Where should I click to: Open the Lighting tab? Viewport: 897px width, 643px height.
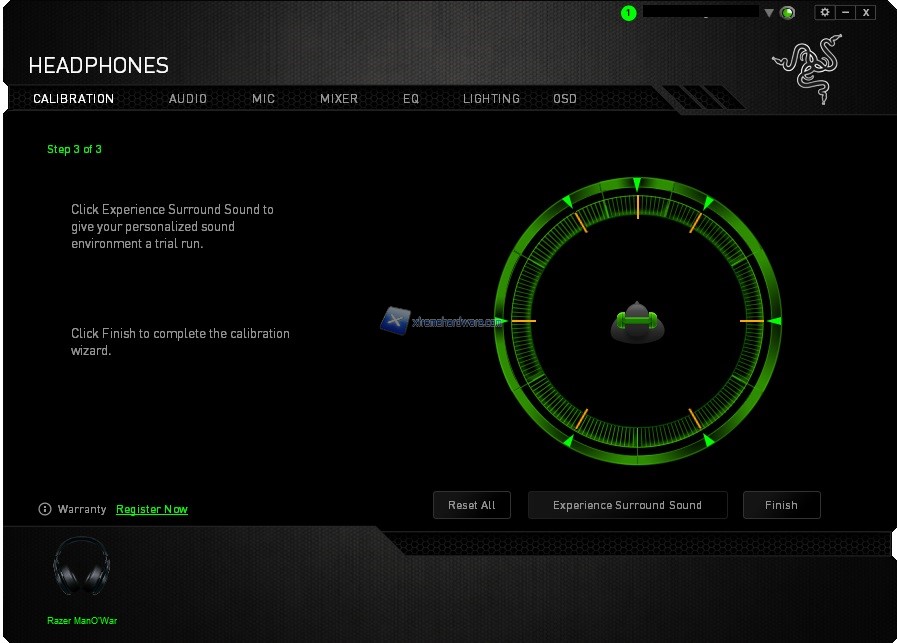[491, 99]
